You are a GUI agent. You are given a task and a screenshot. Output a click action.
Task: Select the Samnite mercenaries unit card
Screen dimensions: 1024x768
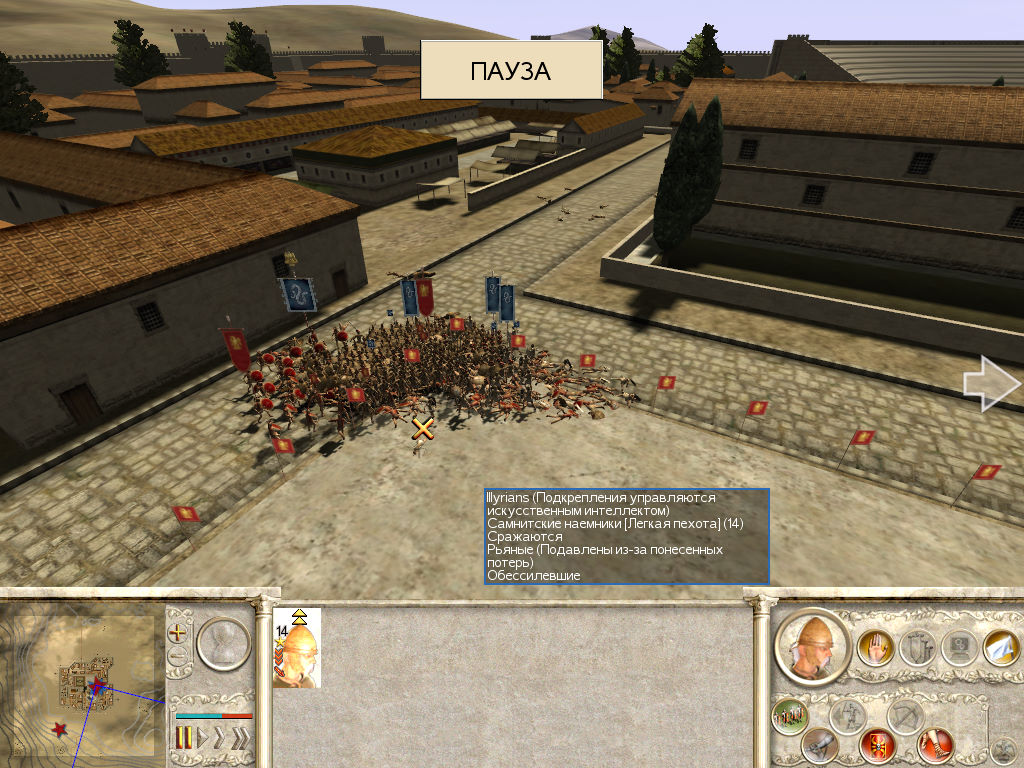(x=297, y=647)
